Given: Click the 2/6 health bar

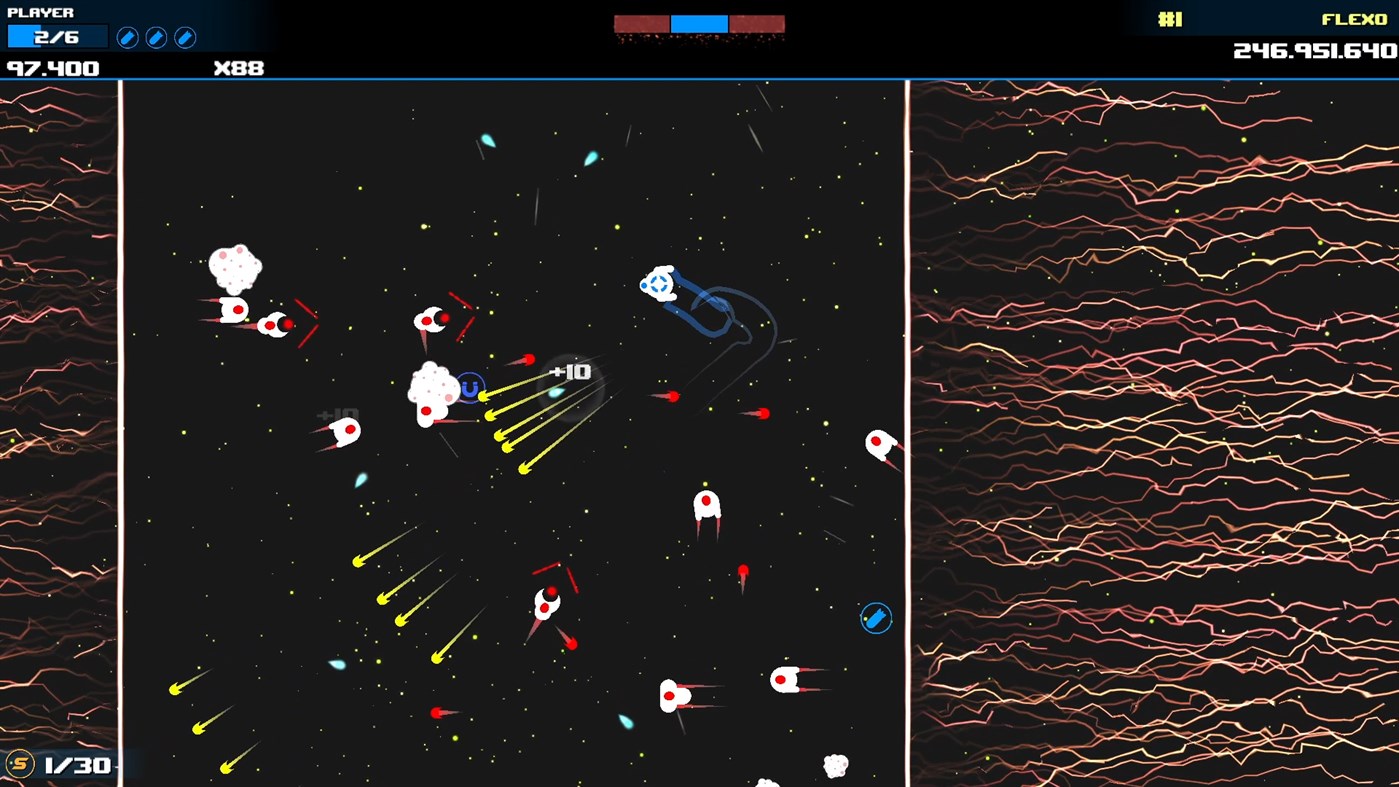Looking at the screenshot, I should pos(57,36).
